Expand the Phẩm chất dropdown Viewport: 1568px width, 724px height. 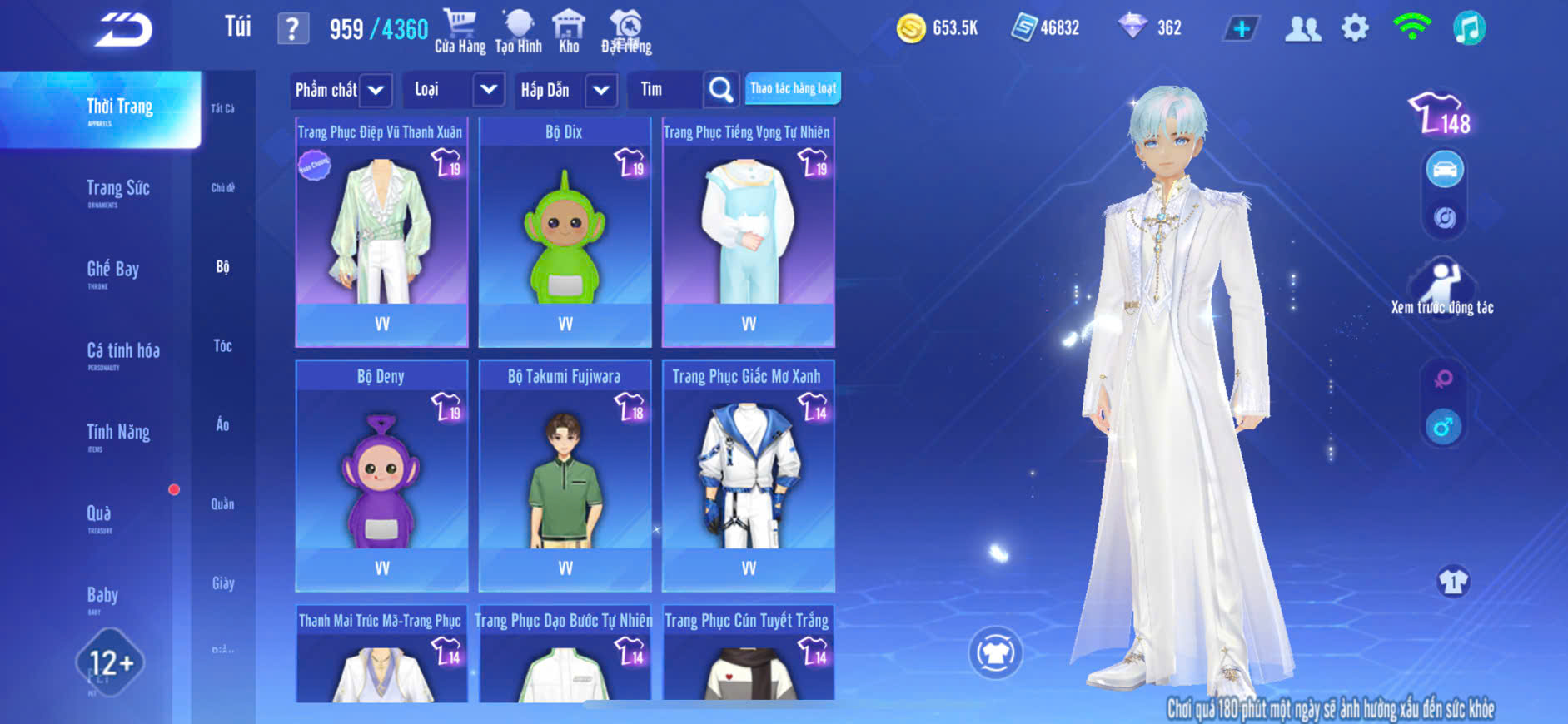point(376,90)
